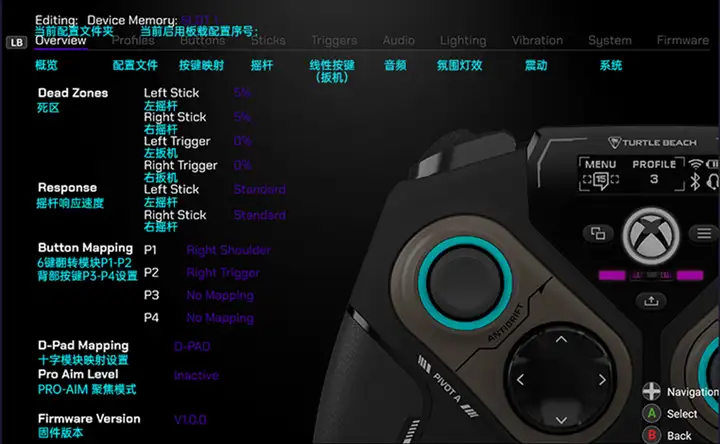The height and width of the screenshot is (444, 720).
Task: Go to the Buttons mapping tab
Action: (x=202, y=41)
